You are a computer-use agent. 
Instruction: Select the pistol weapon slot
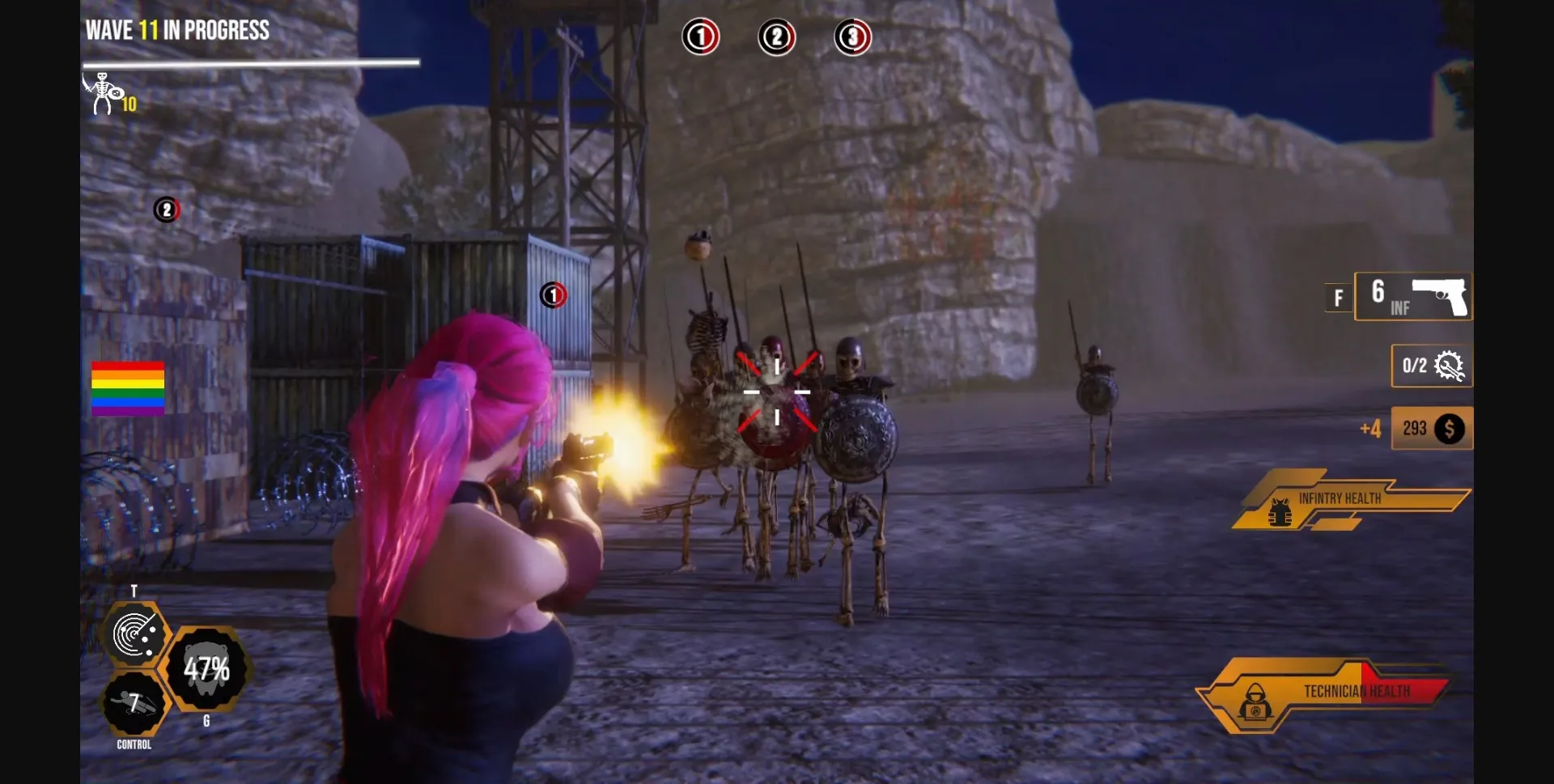tap(1413, 297)
